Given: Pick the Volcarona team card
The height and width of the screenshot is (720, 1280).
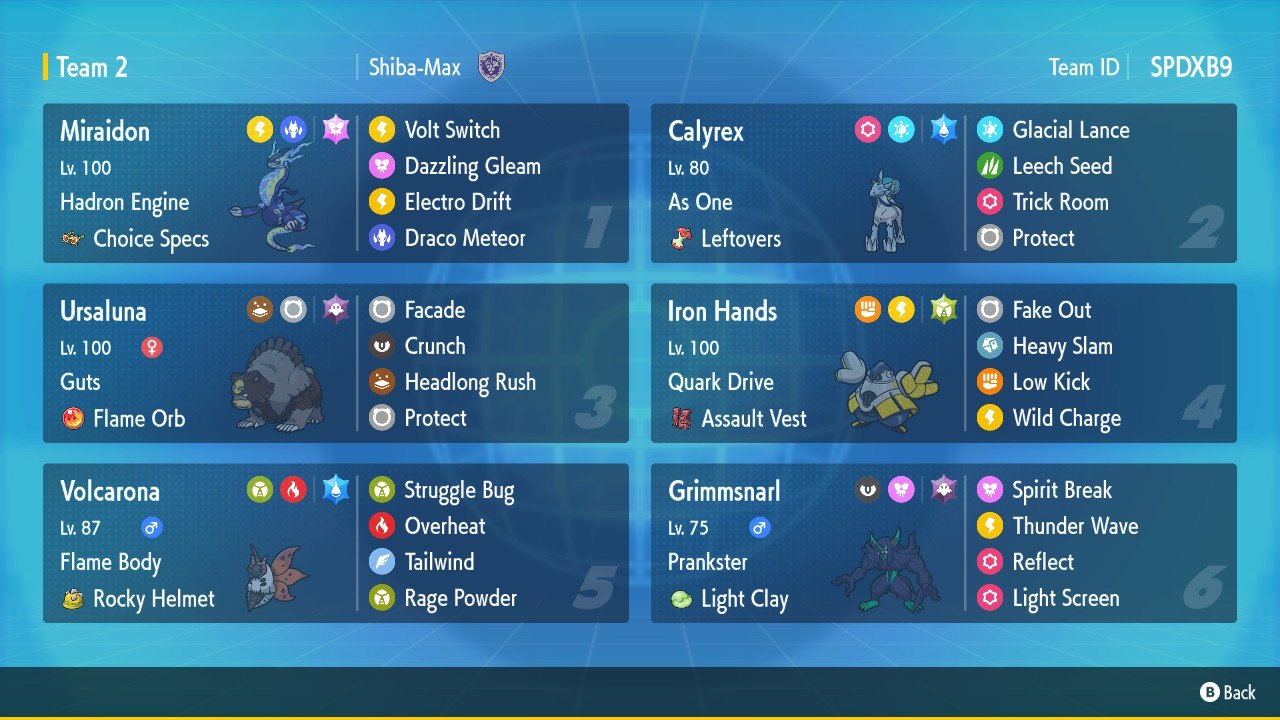Looking at the screenshot, I should (x=335, y=543).
